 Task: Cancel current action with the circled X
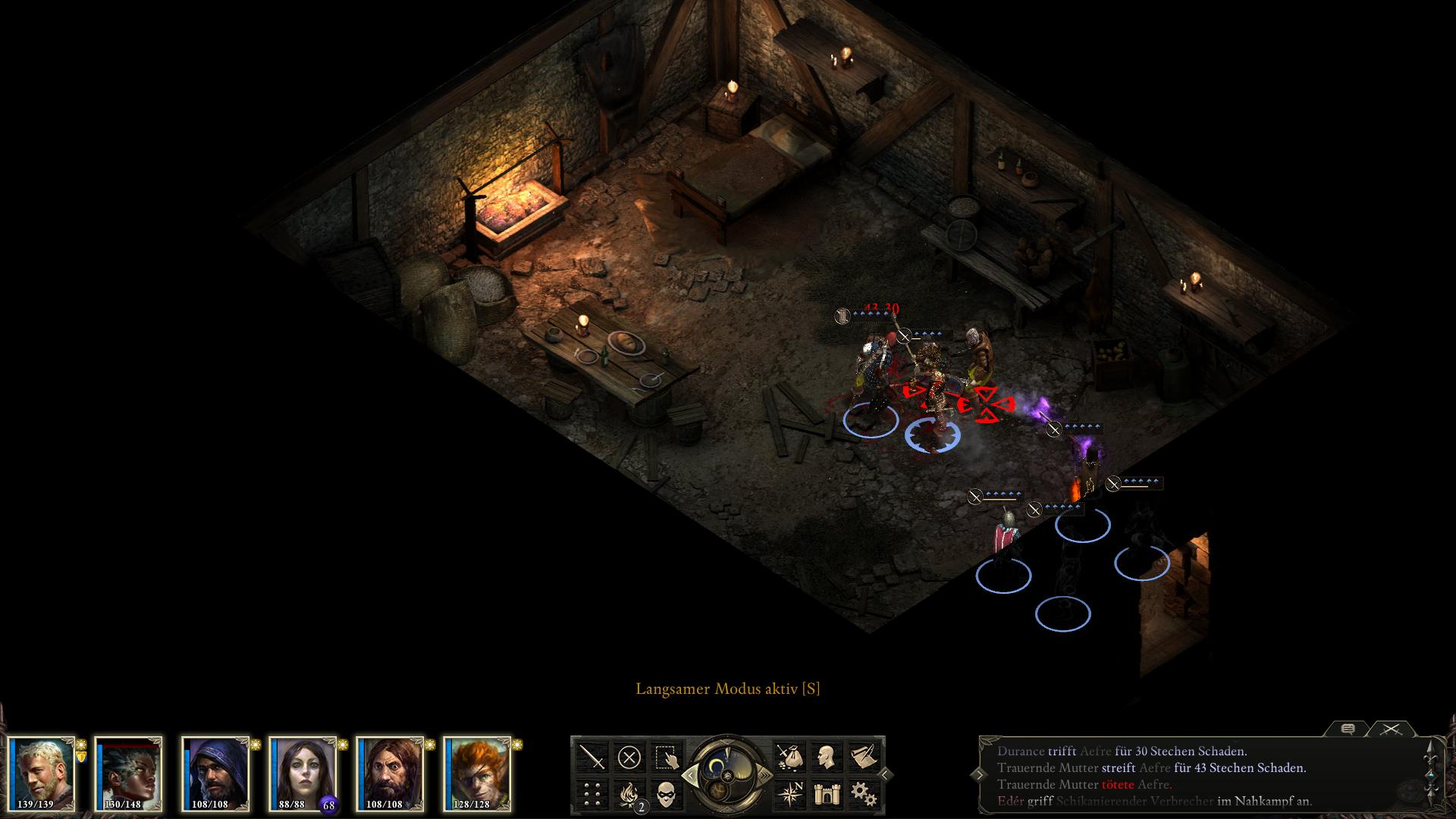[x=629, y=756]
